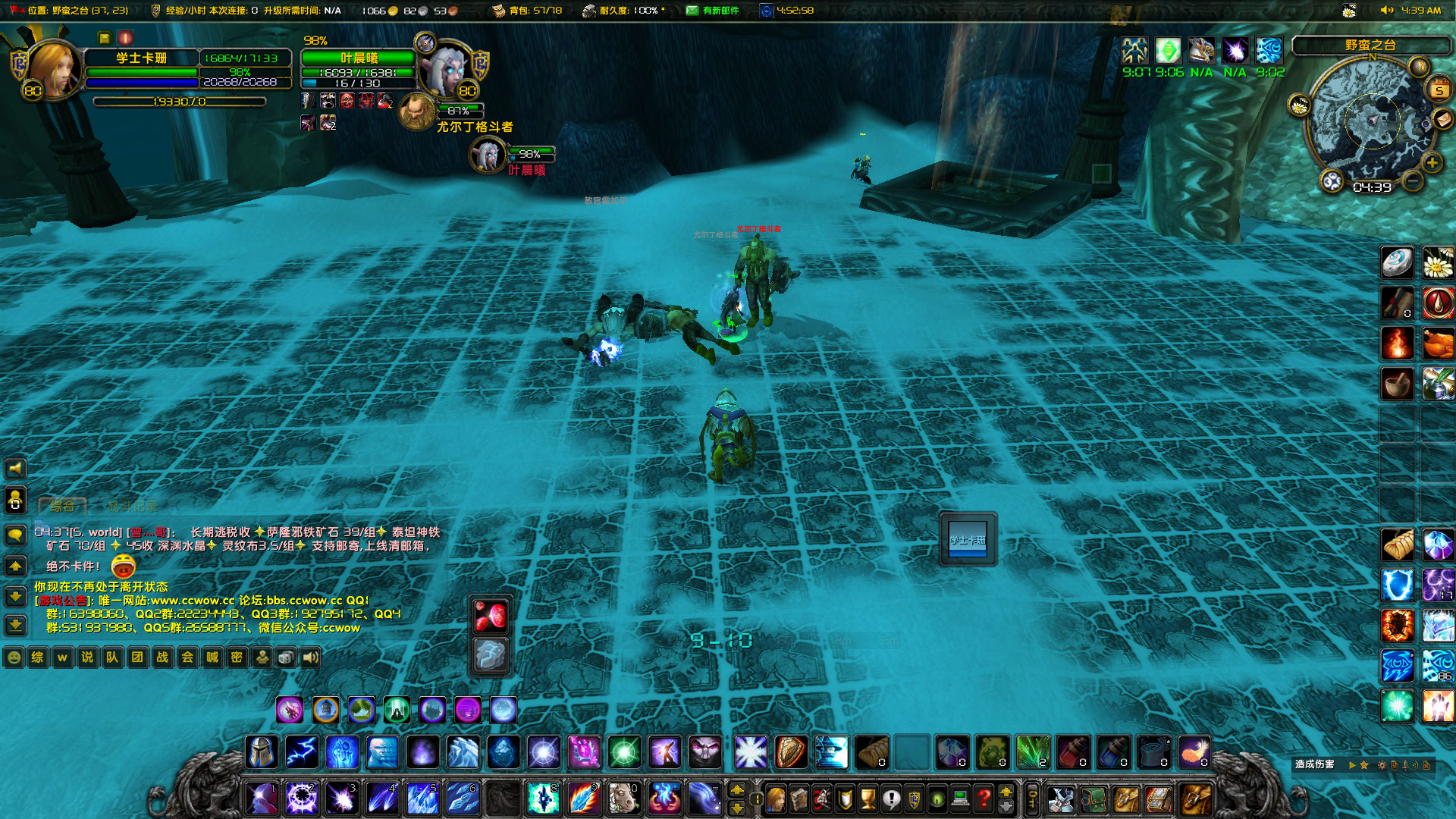This screenshot has height=819, width=1456.
Task: Open the character portrait micro-menu icon
Action: [776, 798]
